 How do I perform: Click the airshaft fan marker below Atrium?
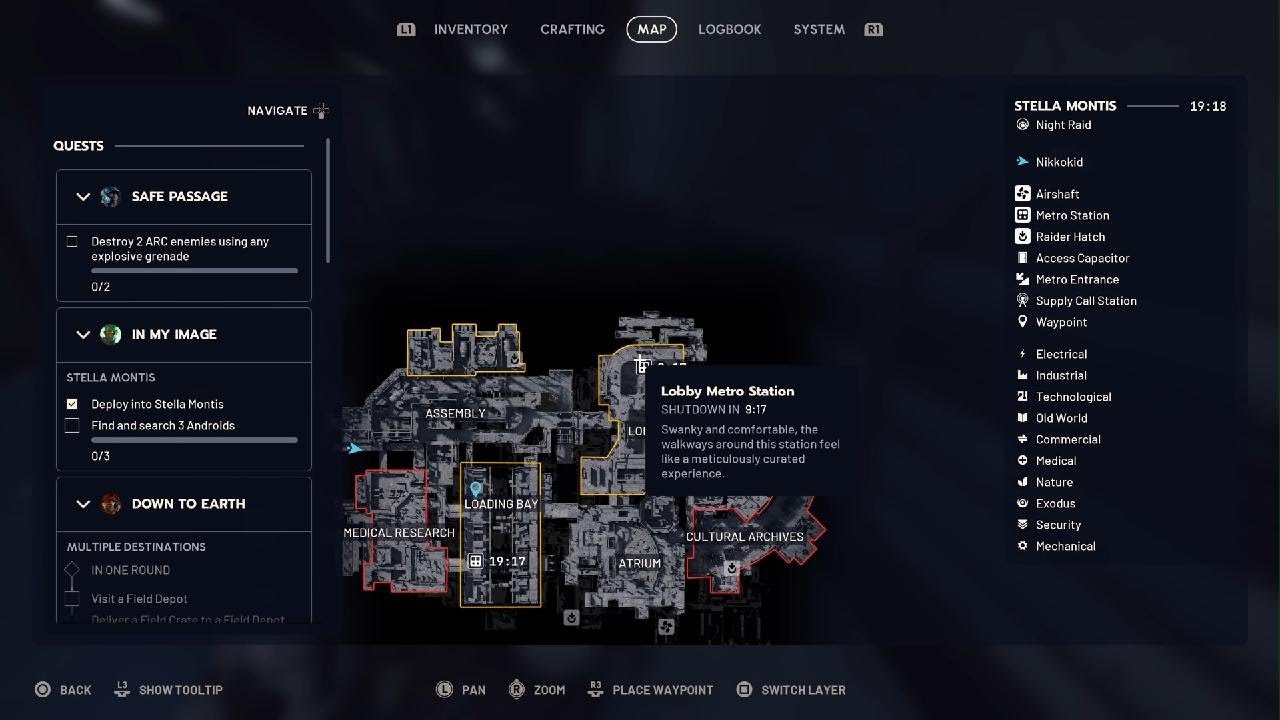click(666, 627)
